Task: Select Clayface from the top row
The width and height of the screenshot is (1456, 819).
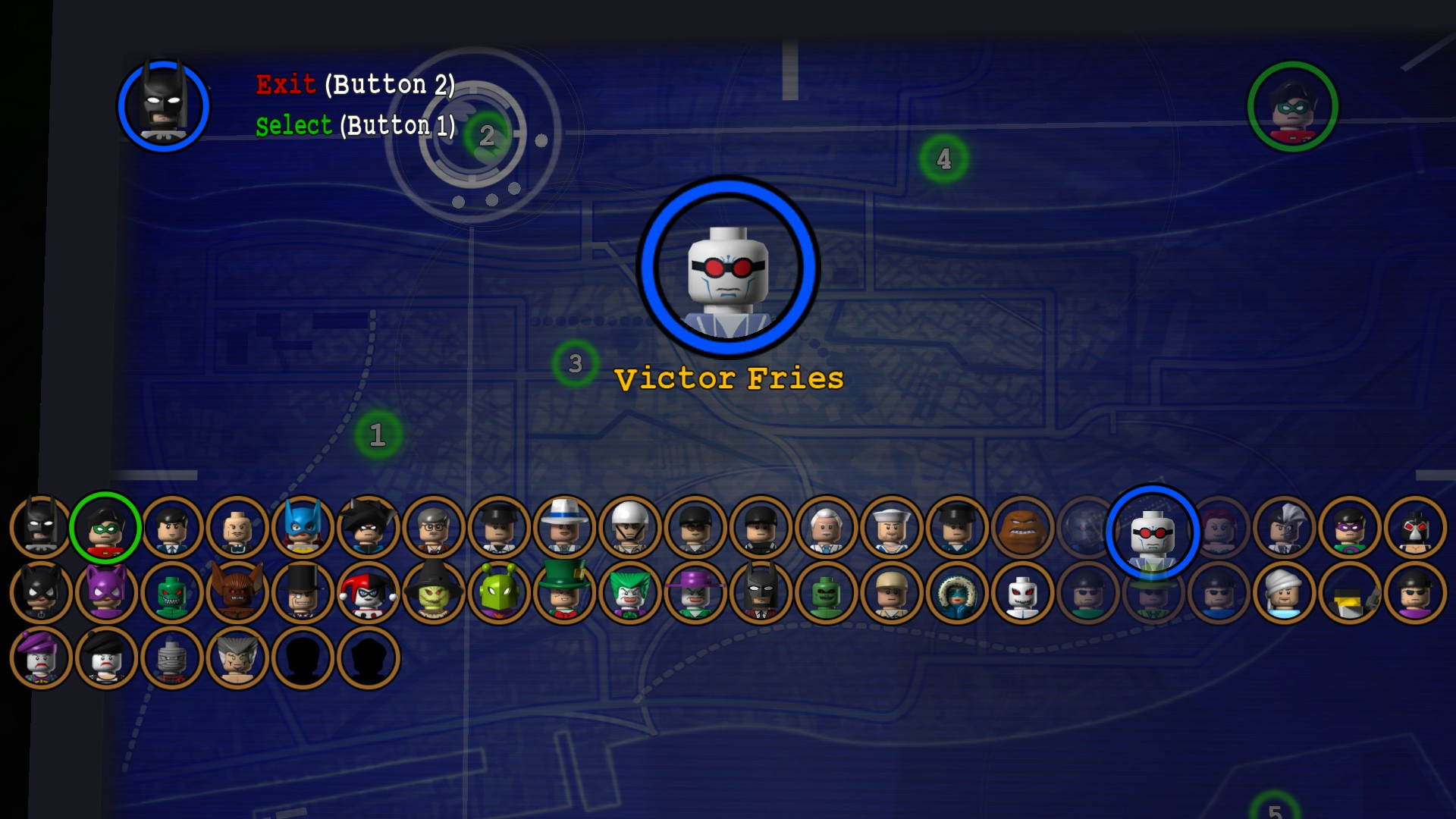Action: [x=1022, y=527]
